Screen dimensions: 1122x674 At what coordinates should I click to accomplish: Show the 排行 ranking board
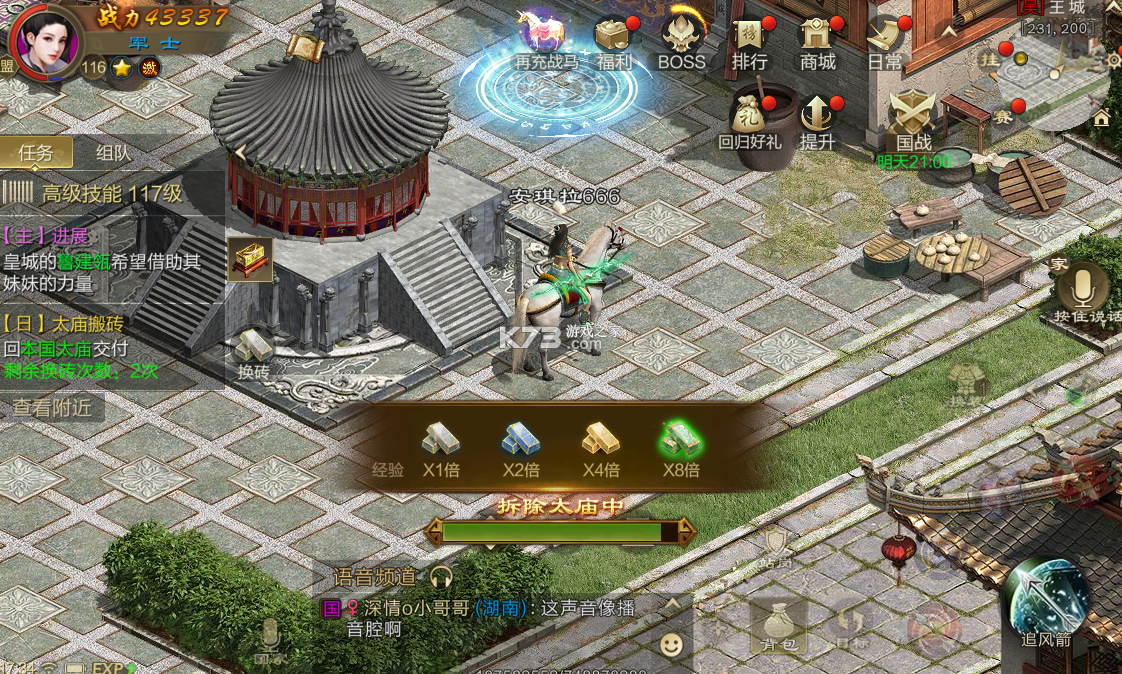pyautogui.click(x=749, y=40)
